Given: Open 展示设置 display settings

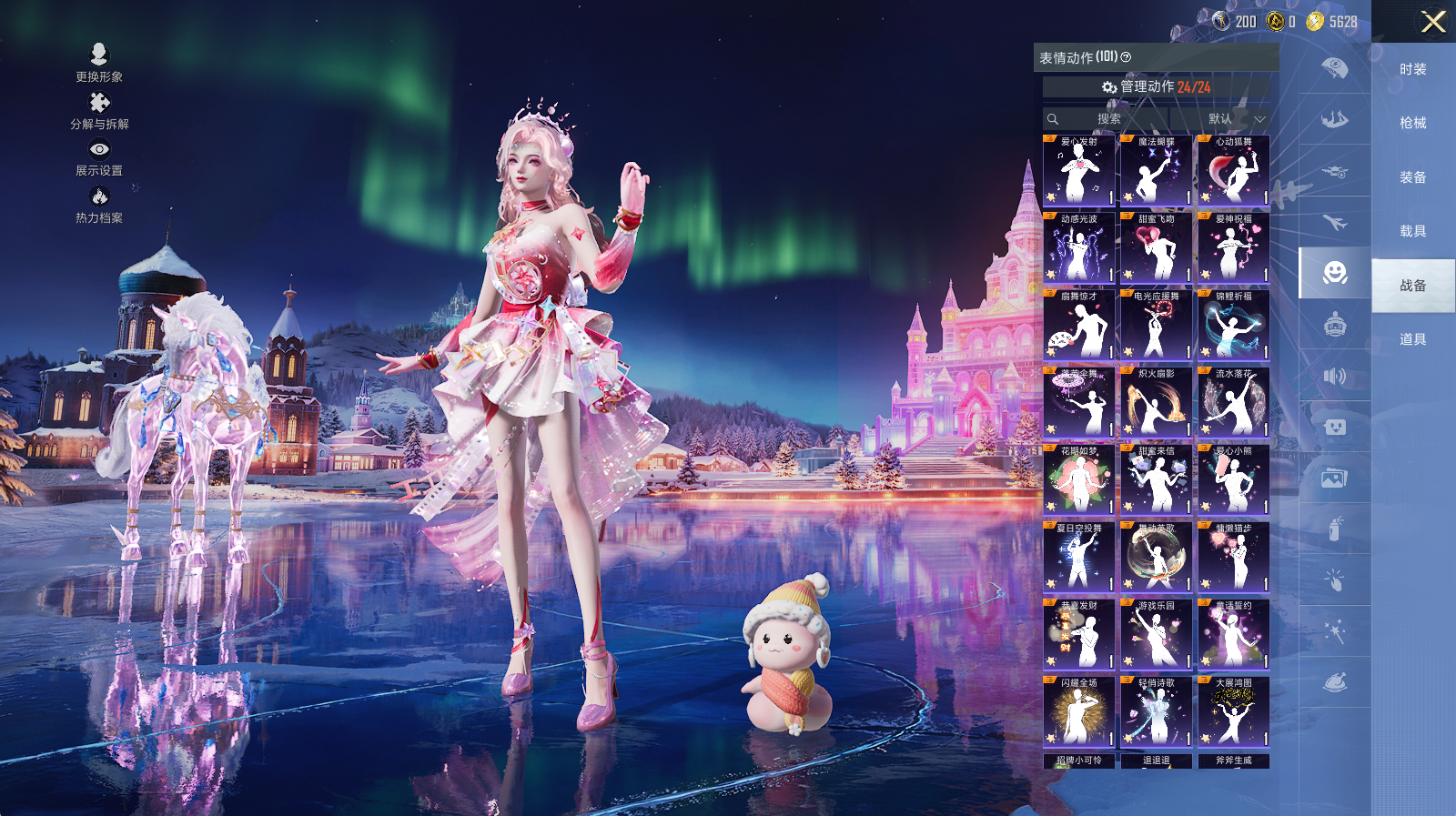Looking at the screenshot, I should 99,157.
